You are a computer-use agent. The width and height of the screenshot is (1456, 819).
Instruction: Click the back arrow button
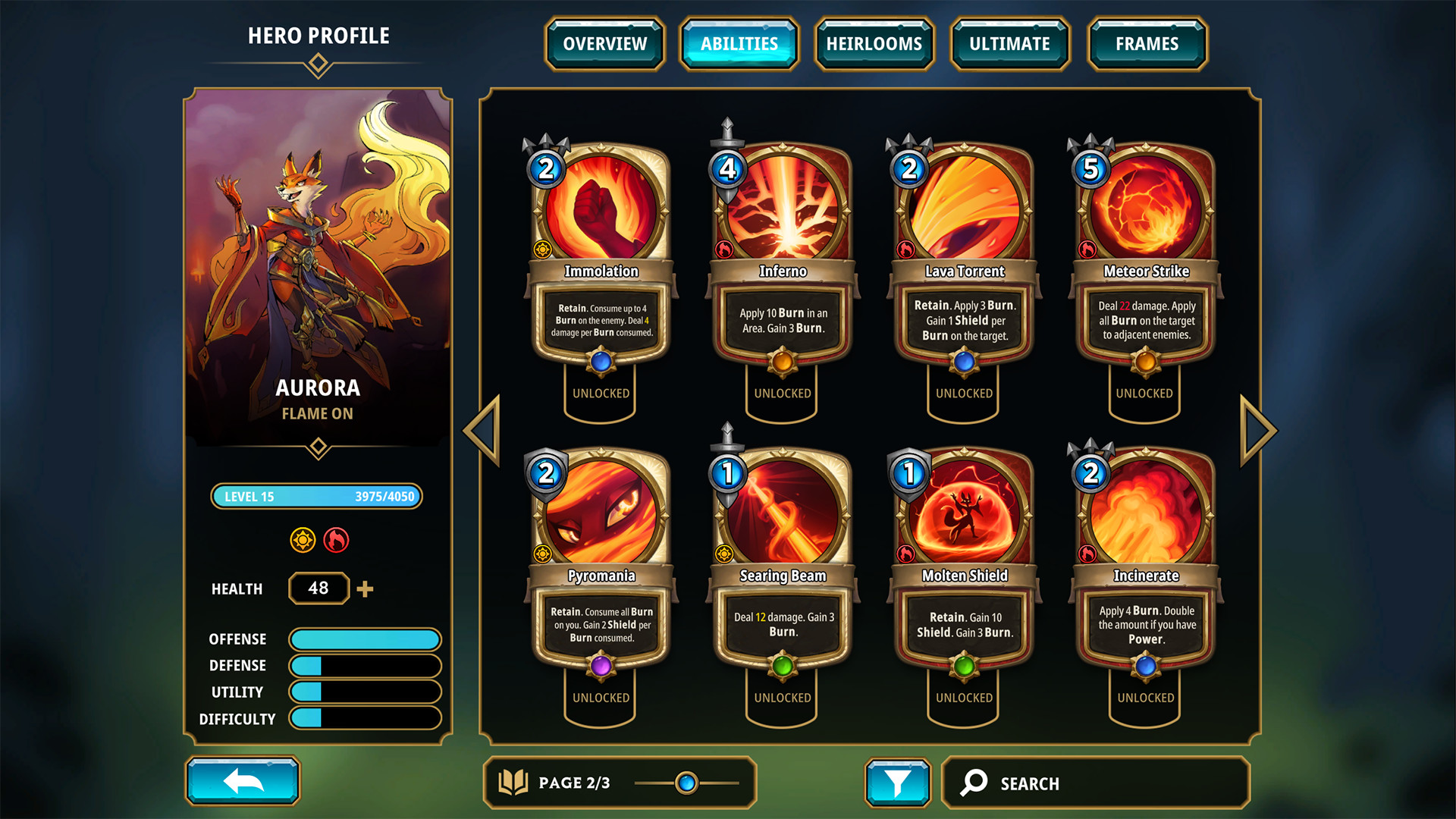tap(243, 781)
